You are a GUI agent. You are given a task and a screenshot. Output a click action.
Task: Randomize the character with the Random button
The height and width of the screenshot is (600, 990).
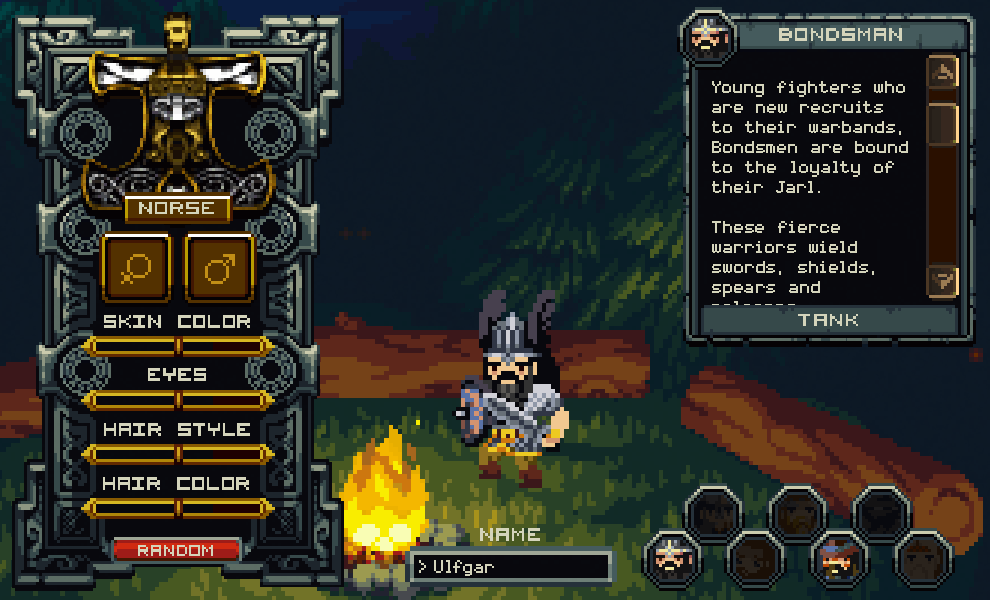pos(176,550)
